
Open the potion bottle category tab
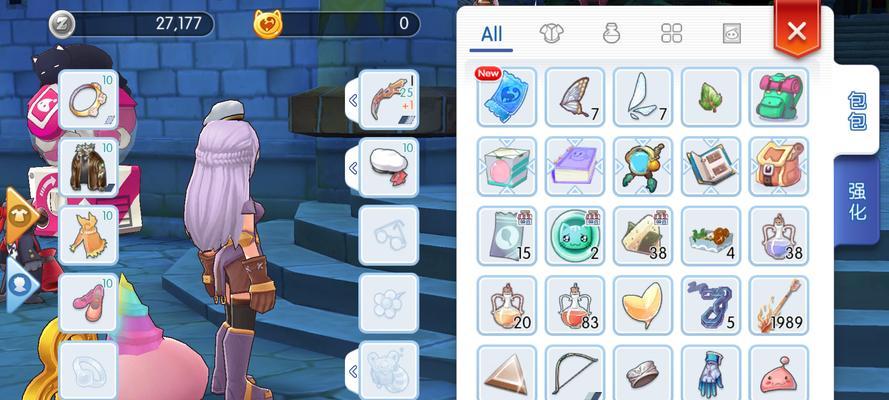pyautogui.click(x=611, y=34)
